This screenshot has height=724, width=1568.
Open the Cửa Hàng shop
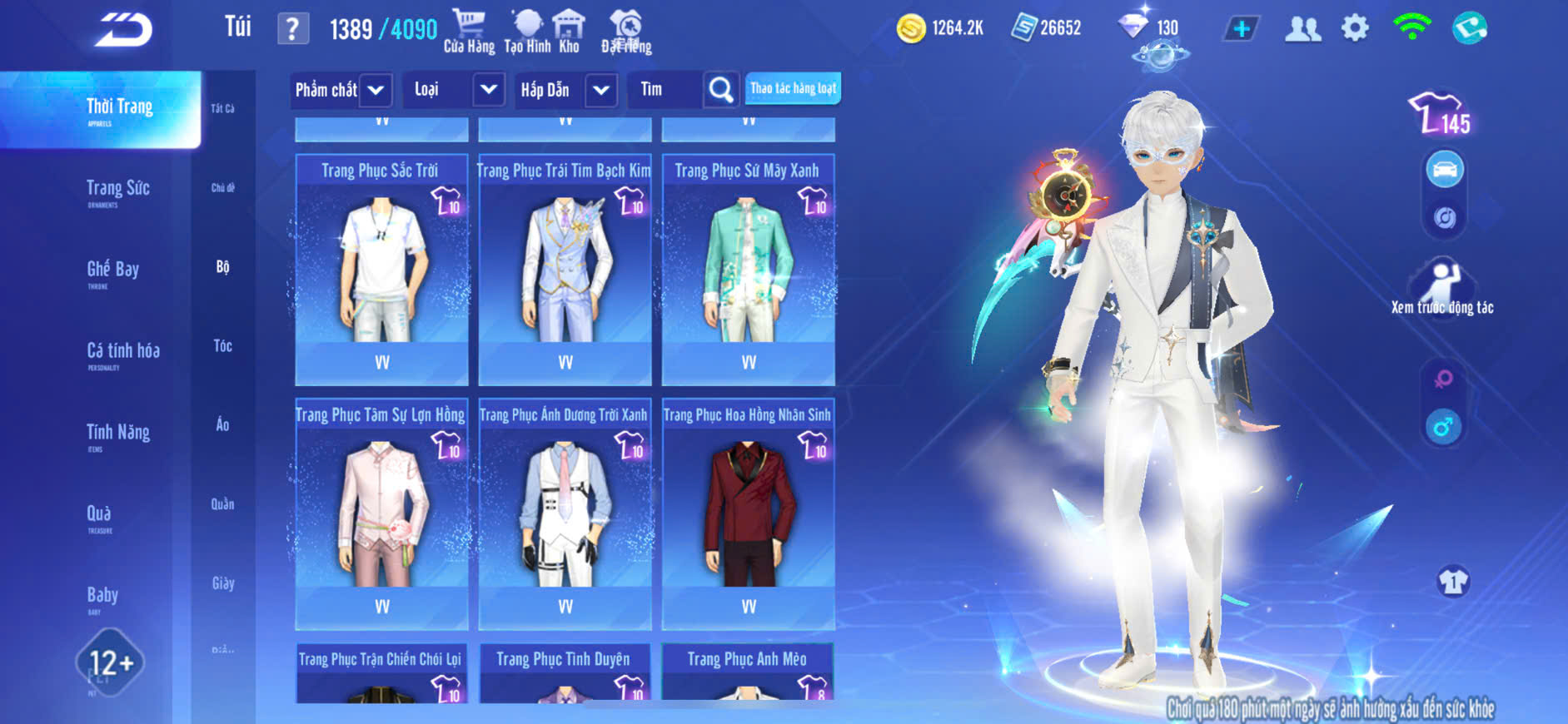469,32
